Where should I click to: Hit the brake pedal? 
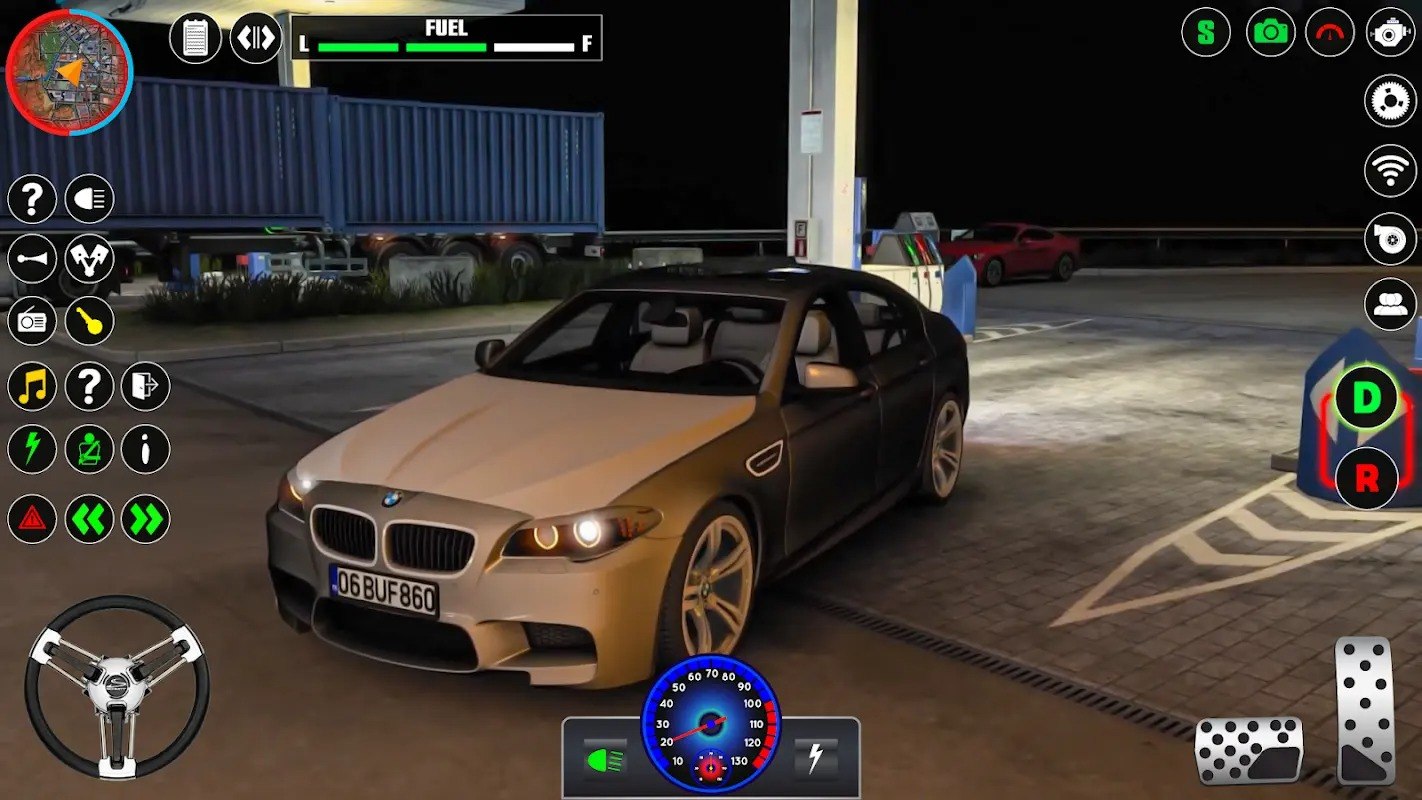click(1249, 749)
